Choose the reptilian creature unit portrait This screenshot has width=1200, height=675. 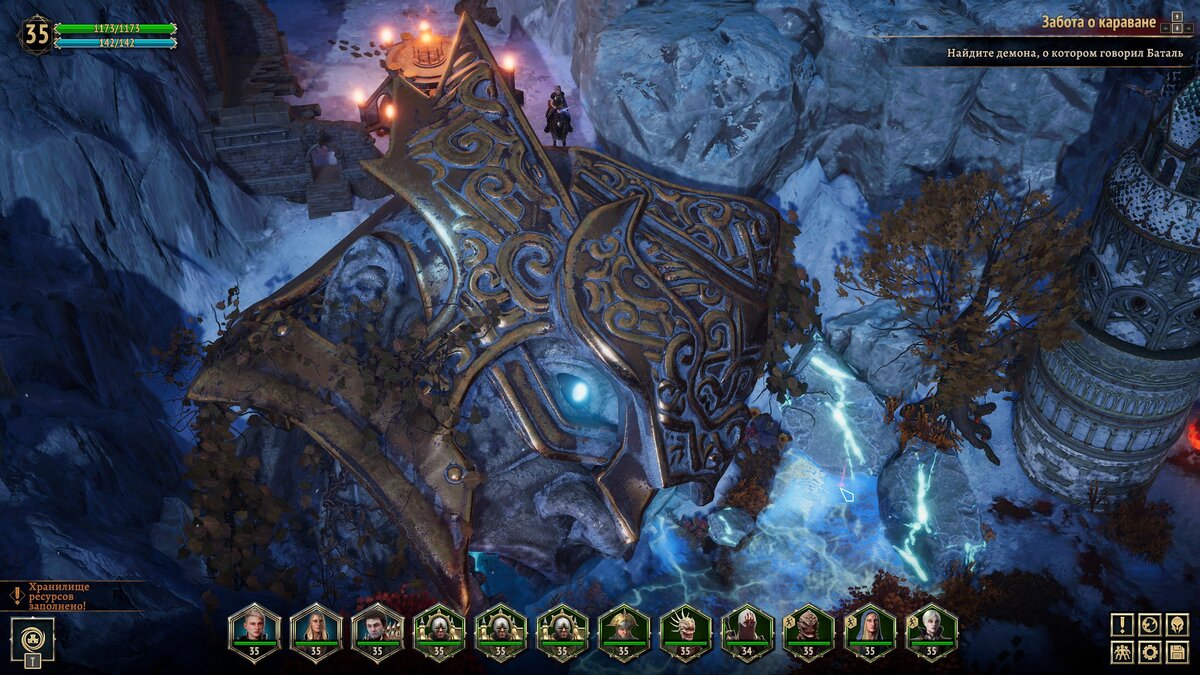coord(809,629)
